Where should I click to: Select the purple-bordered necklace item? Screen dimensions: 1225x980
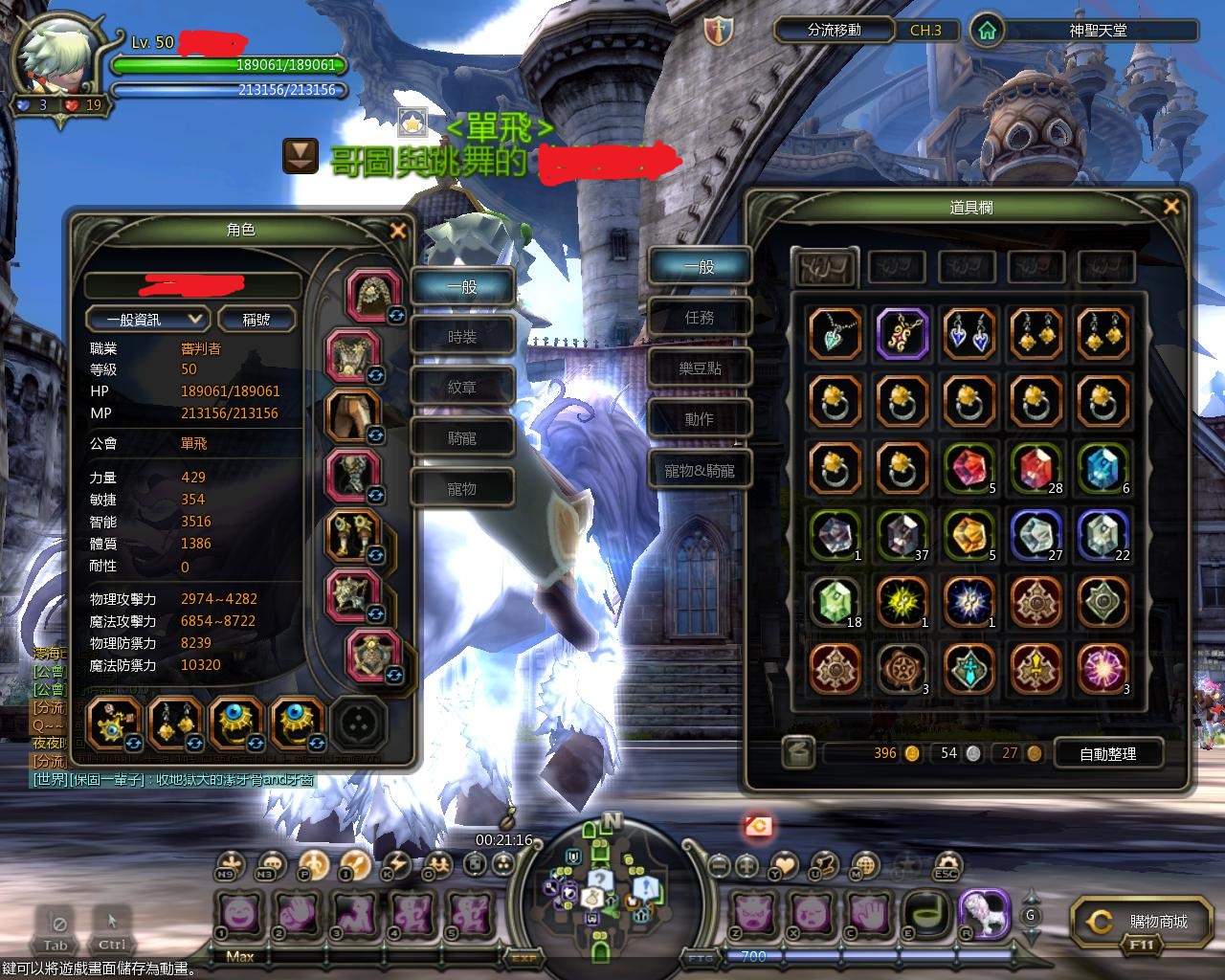click(x=902, y=334)
